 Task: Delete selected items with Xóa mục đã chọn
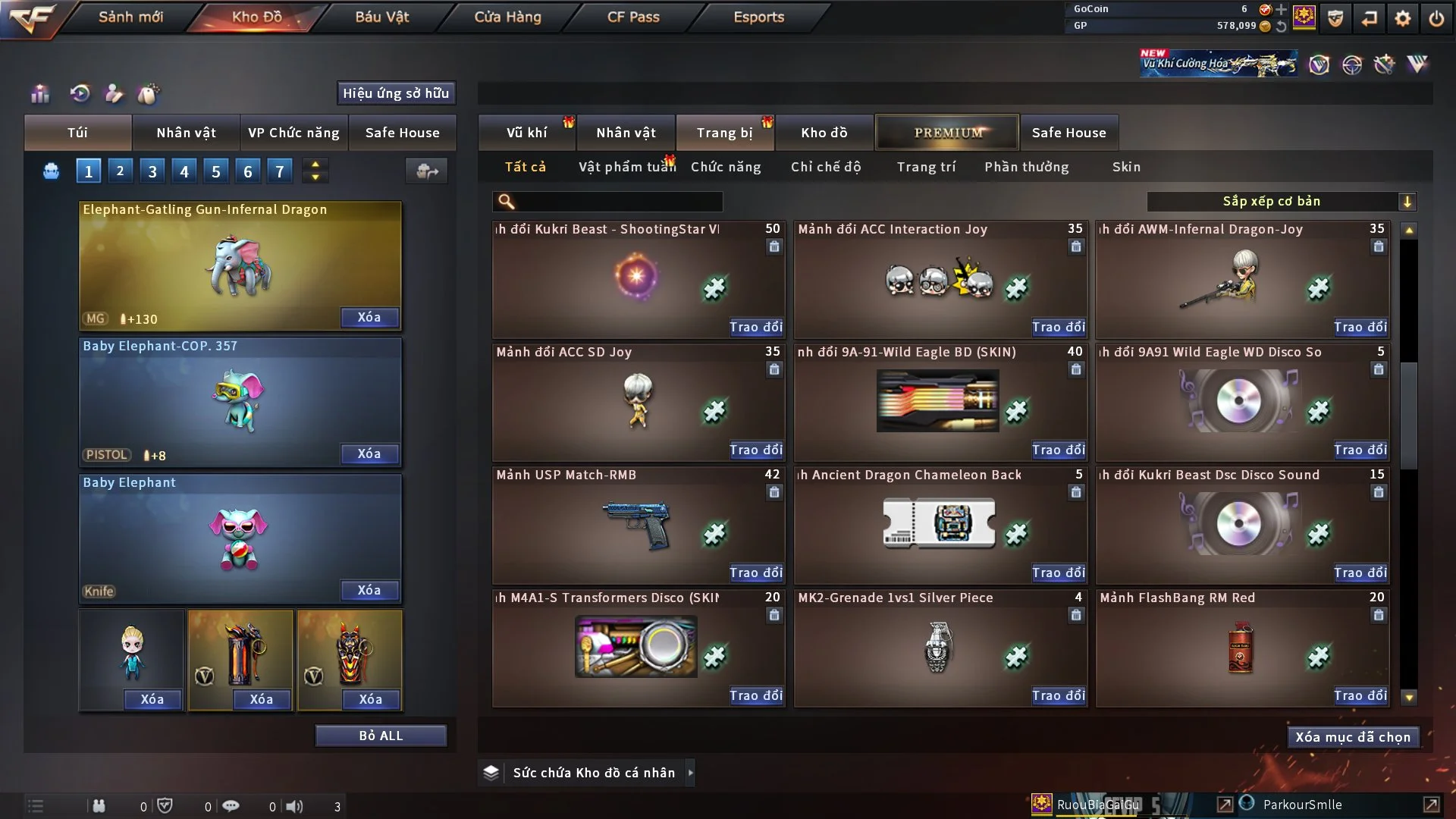(x=1353, y=737)
